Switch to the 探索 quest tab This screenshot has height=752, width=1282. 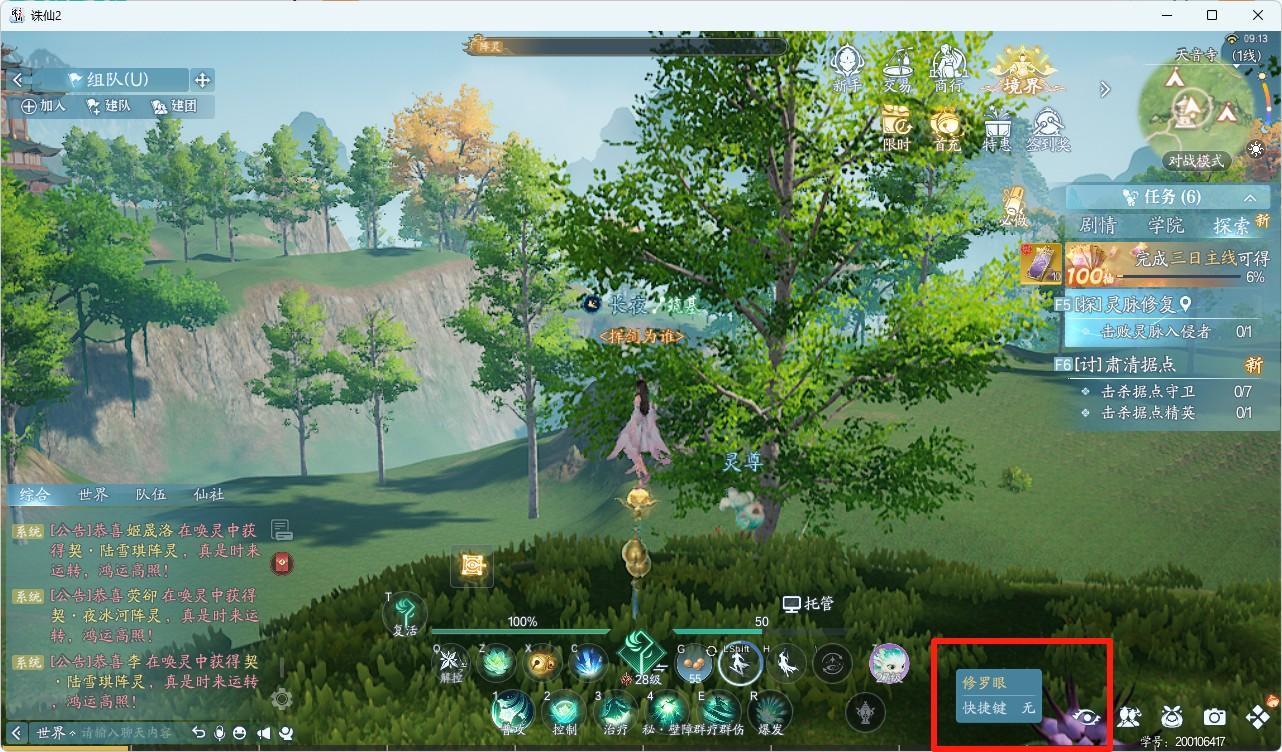[1231, 225]
